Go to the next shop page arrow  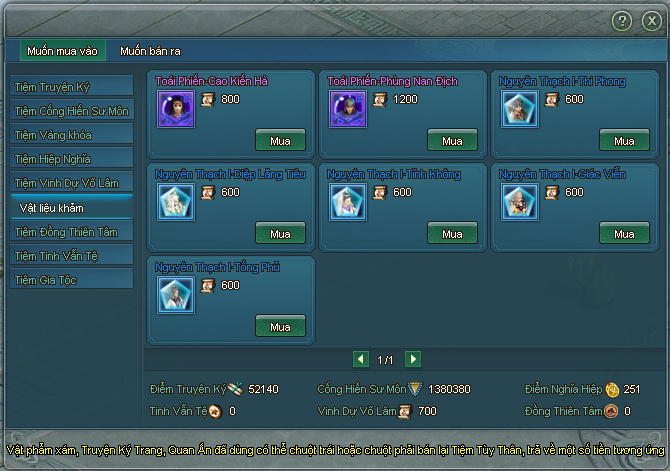(413, 359)
